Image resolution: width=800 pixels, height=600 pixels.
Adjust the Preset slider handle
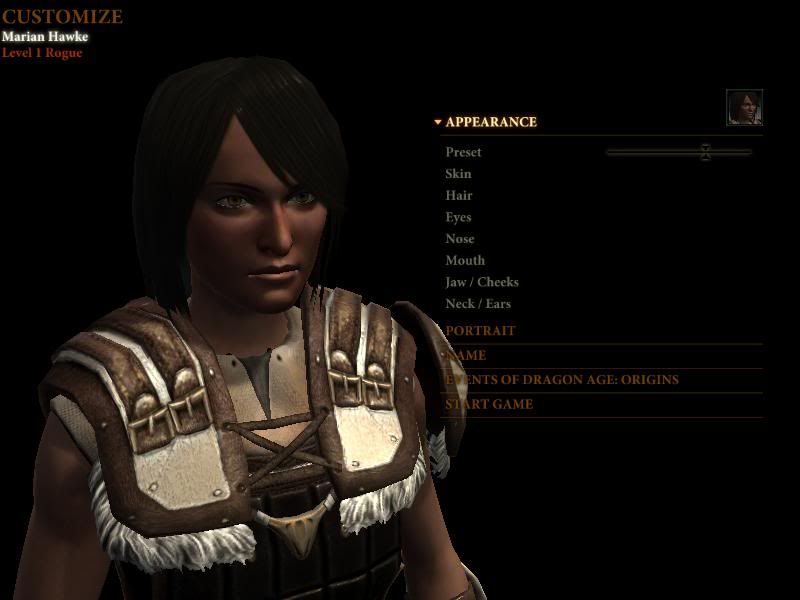coord(705,152)
